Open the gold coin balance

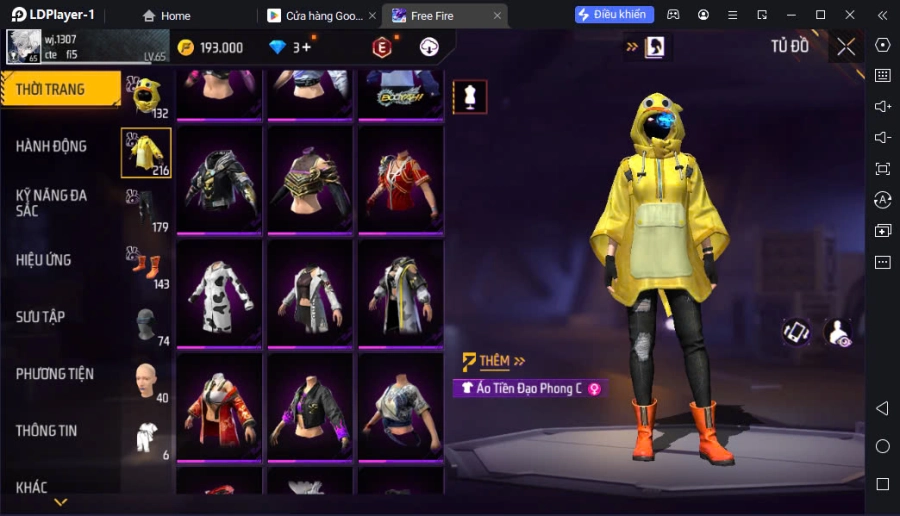click(x=210, y=47)
